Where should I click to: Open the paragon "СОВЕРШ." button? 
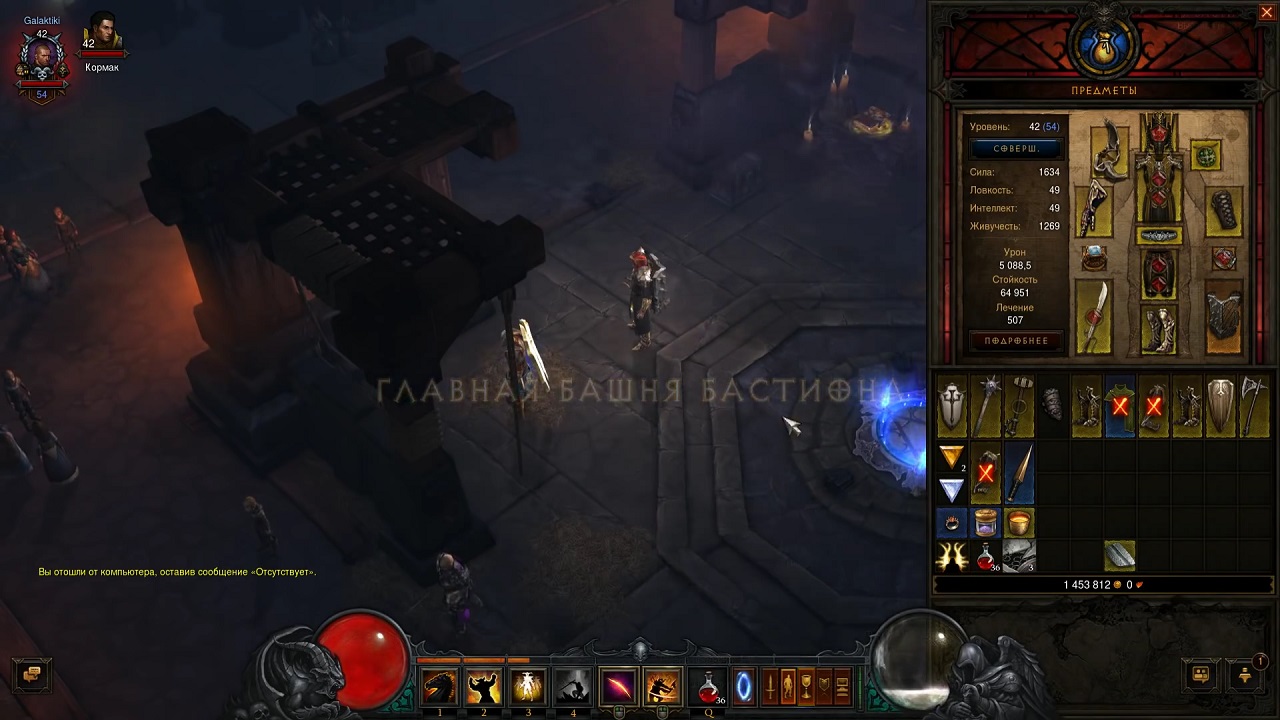click(x=1016, y=148)
